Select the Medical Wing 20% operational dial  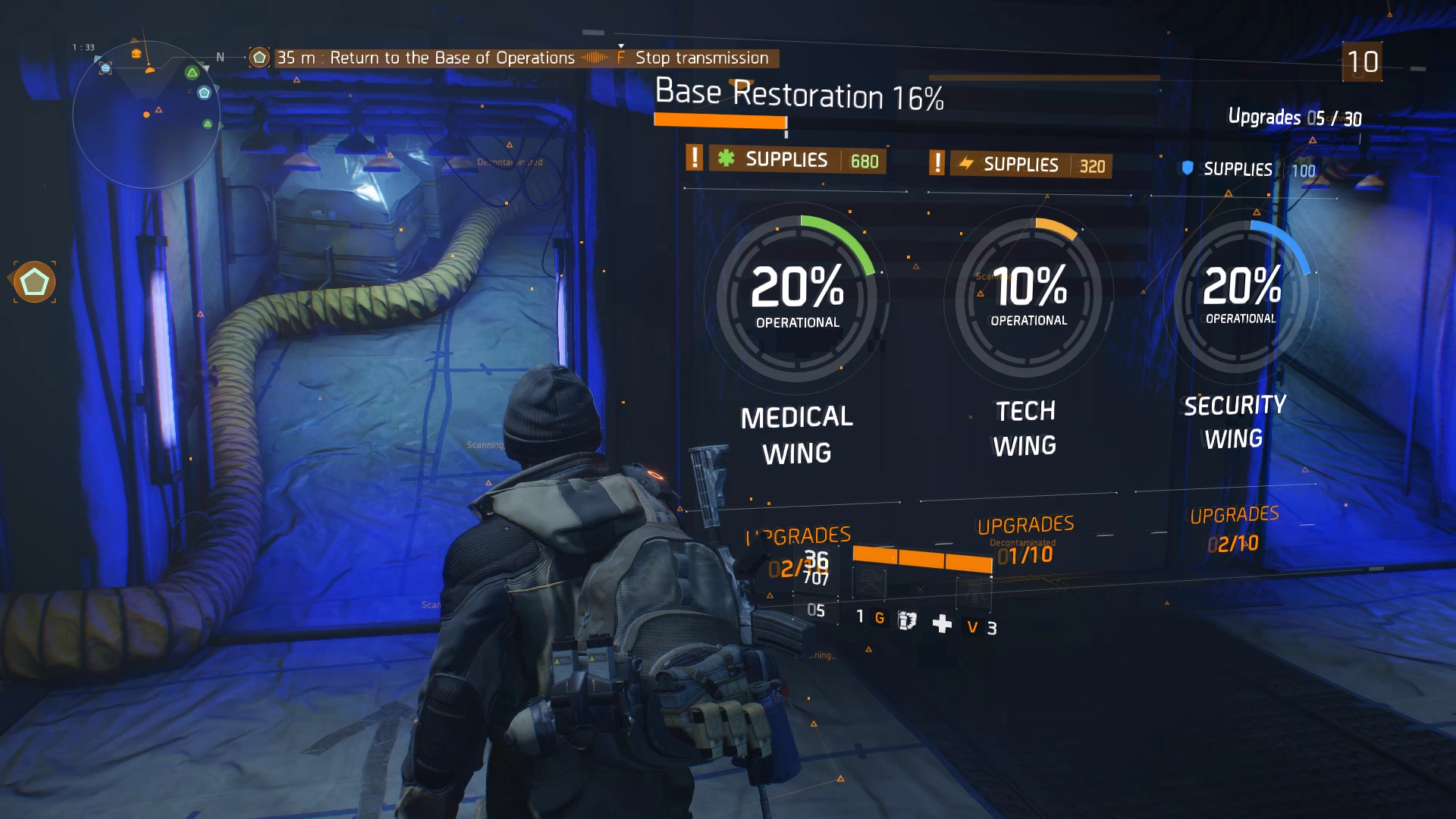pyautogui.click(x=797, y=296)
